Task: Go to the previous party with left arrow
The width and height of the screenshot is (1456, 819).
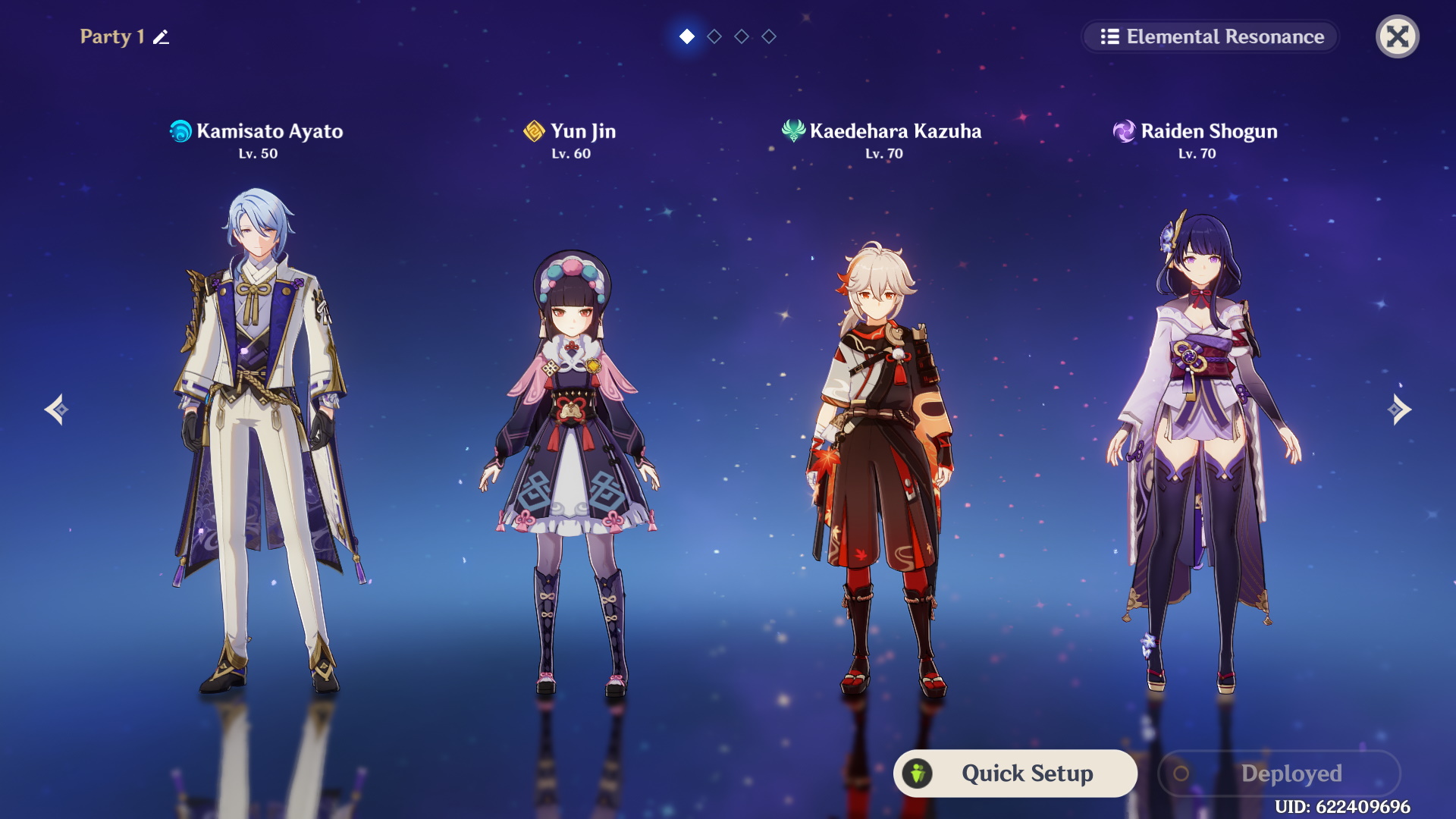Action: coord(56,409)
